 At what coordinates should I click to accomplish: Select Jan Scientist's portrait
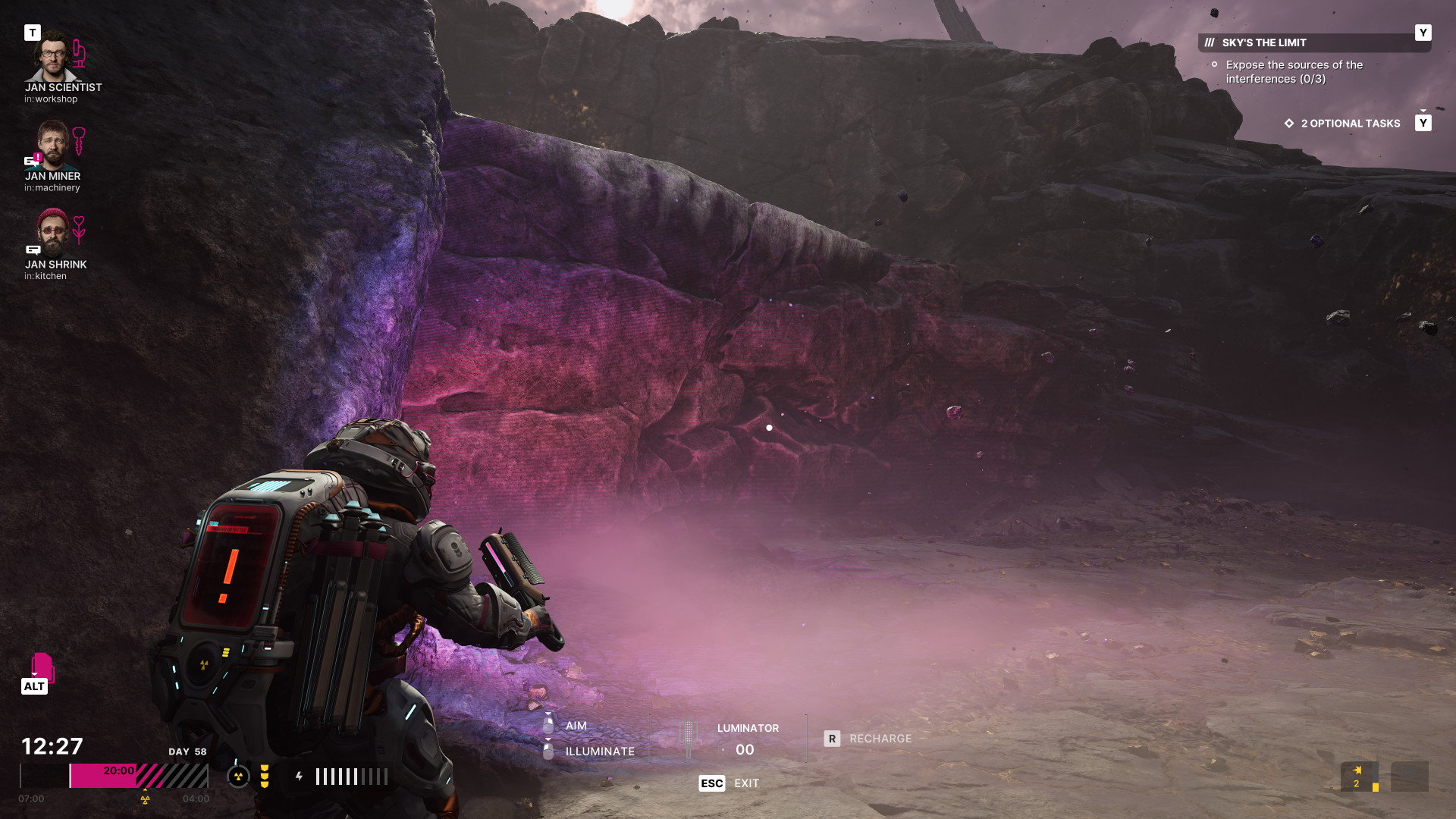click(x=52, y=57)
